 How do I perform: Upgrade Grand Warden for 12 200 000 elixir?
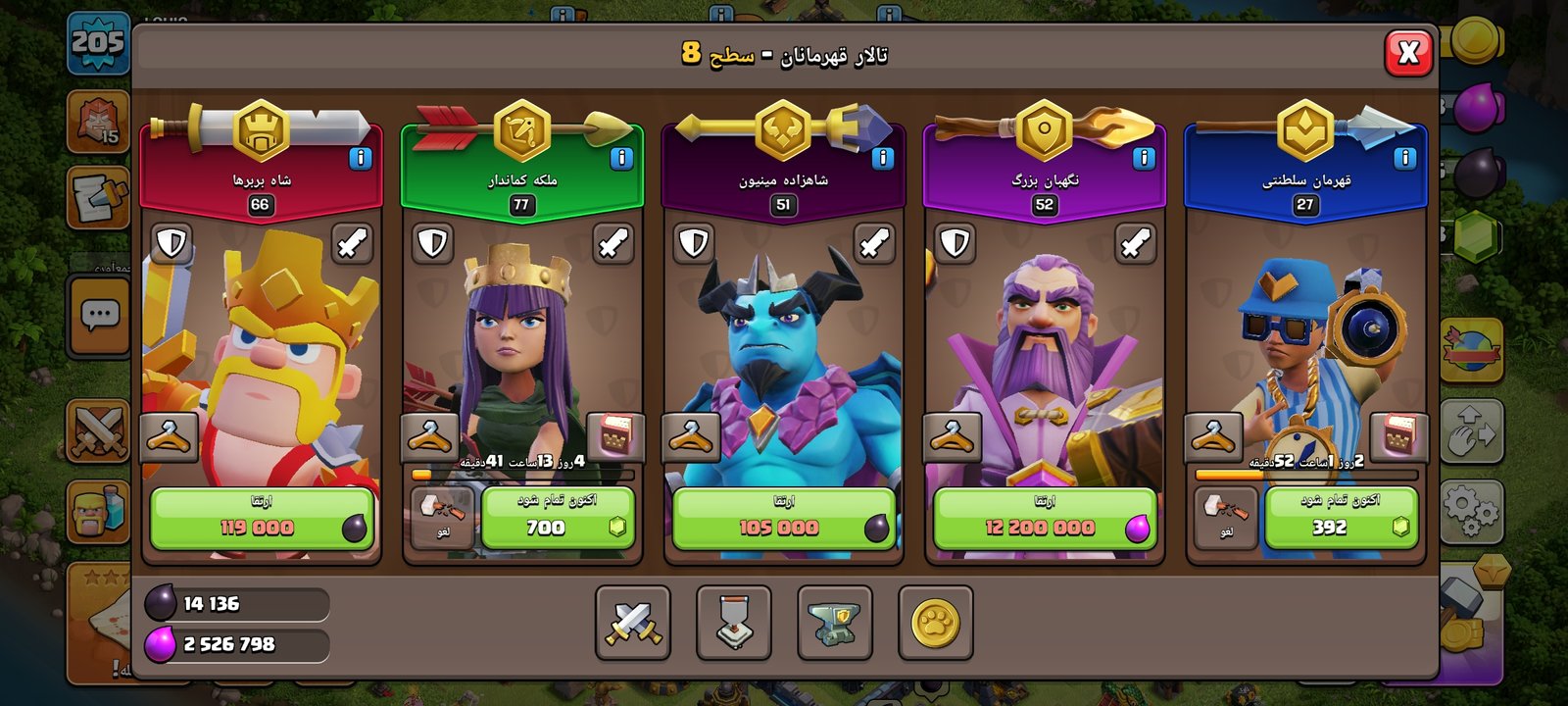pyautogui.click(x=1045, y=519)
